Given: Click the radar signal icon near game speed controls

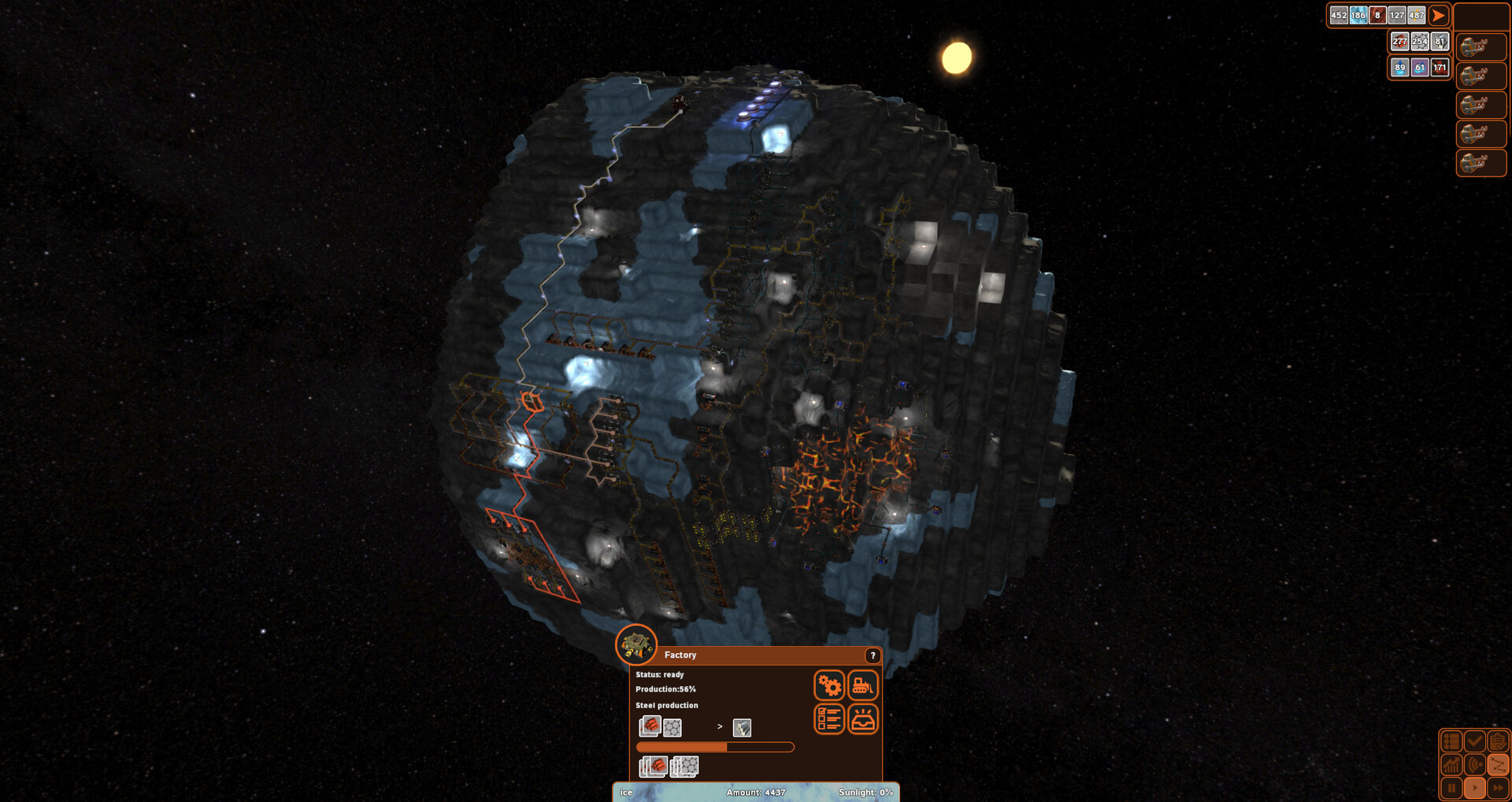Looking at the screenshot, I should coord(1475,764).
